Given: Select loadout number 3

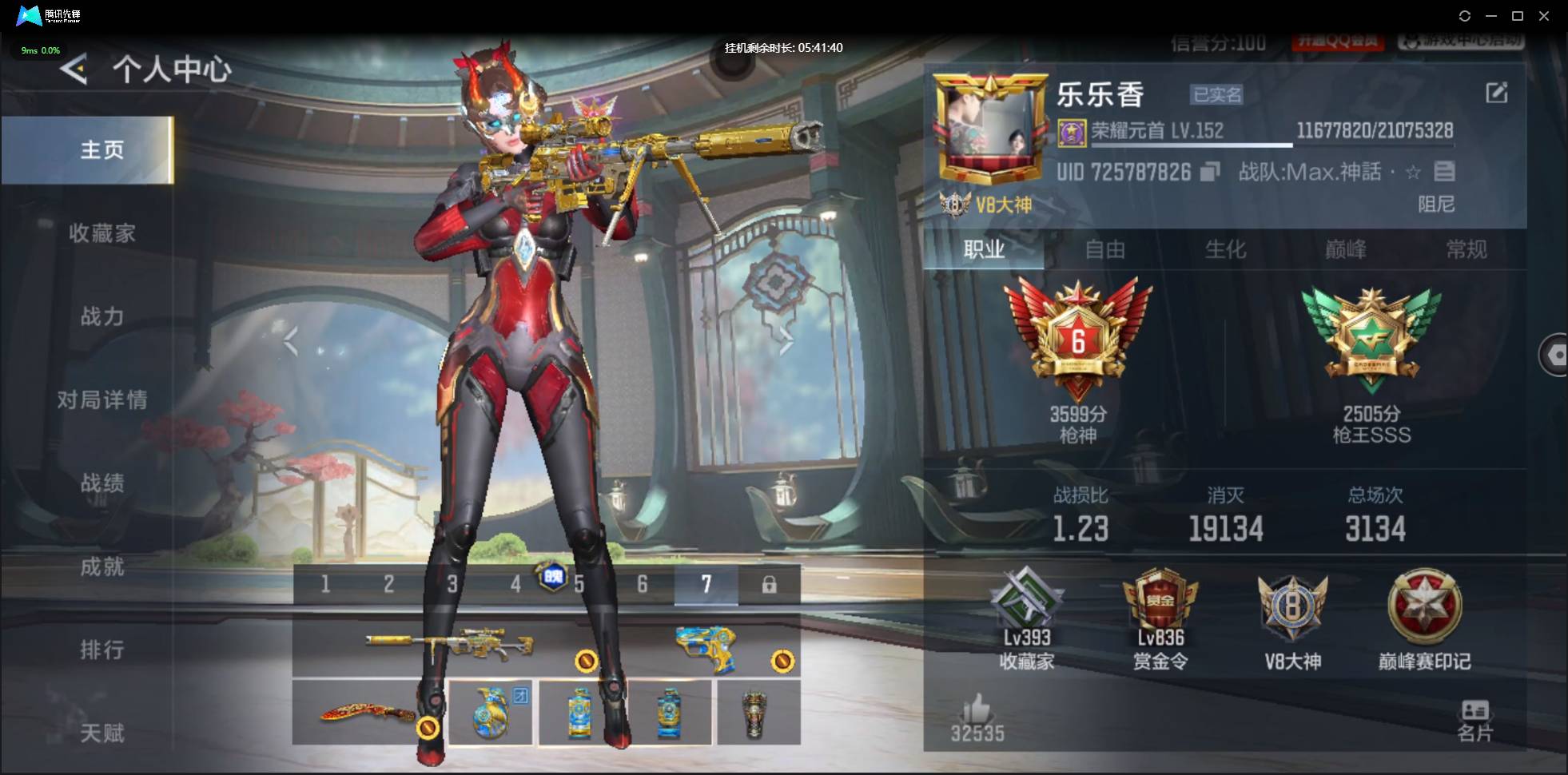Looking at the screenshot, I should [452, 585].
